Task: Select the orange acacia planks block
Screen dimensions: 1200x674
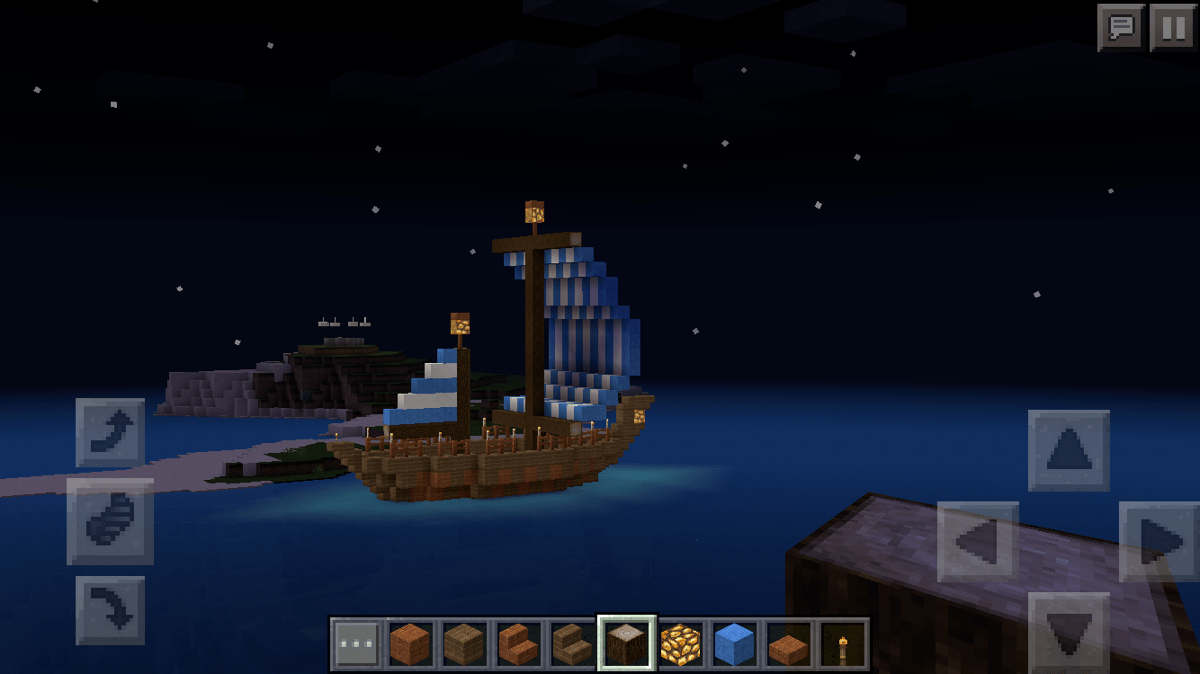Action: pyautogui.click(x=410, y=643)
